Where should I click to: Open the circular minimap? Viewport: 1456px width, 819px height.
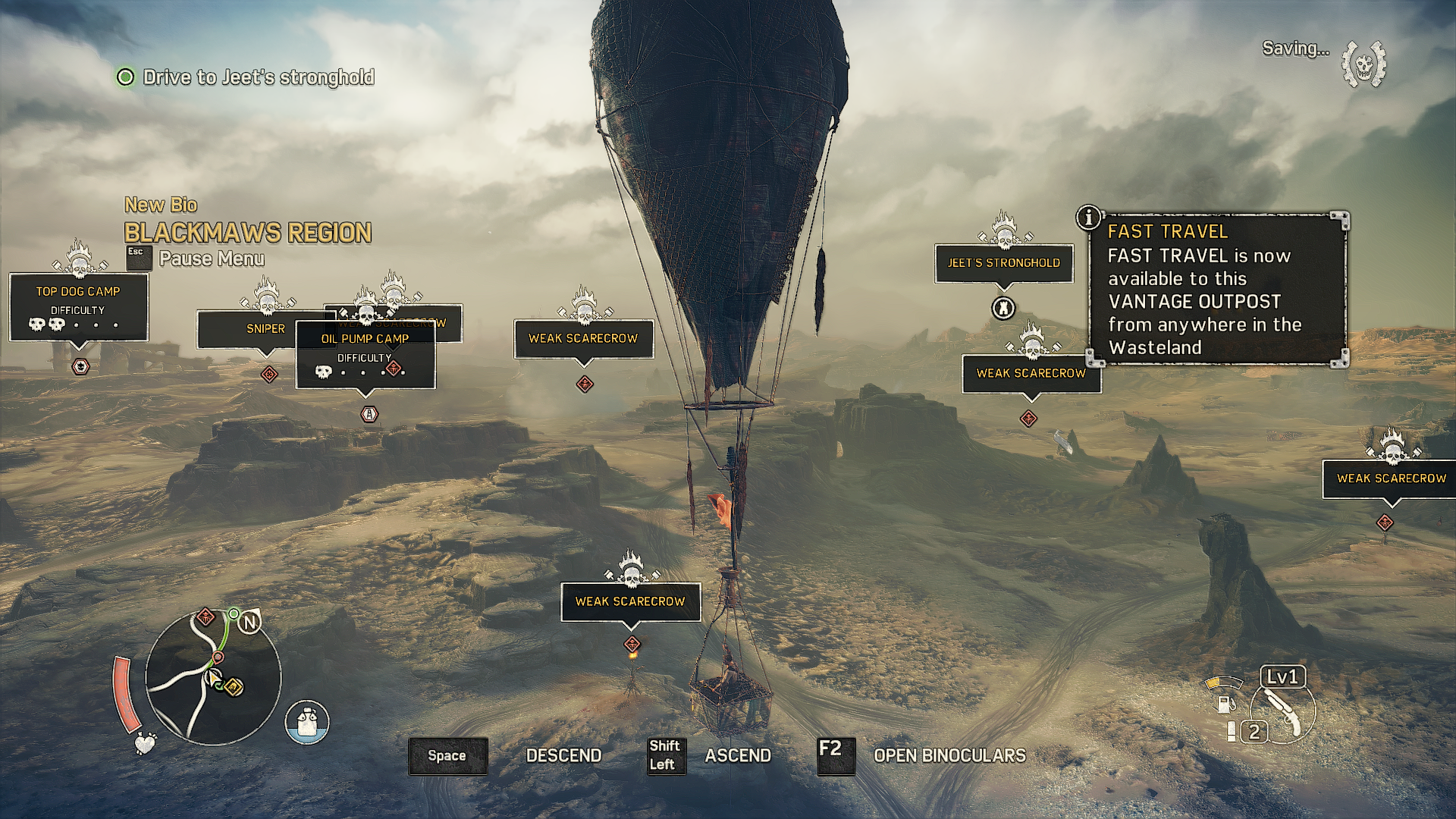(x=213, y=677)
